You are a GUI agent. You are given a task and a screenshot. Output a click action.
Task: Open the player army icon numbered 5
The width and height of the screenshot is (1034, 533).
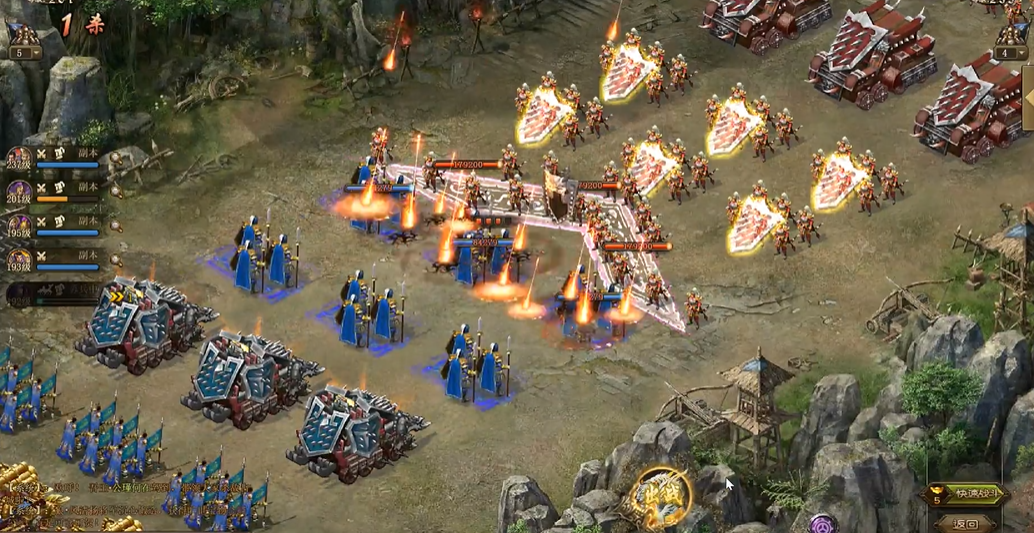[22, 42]
